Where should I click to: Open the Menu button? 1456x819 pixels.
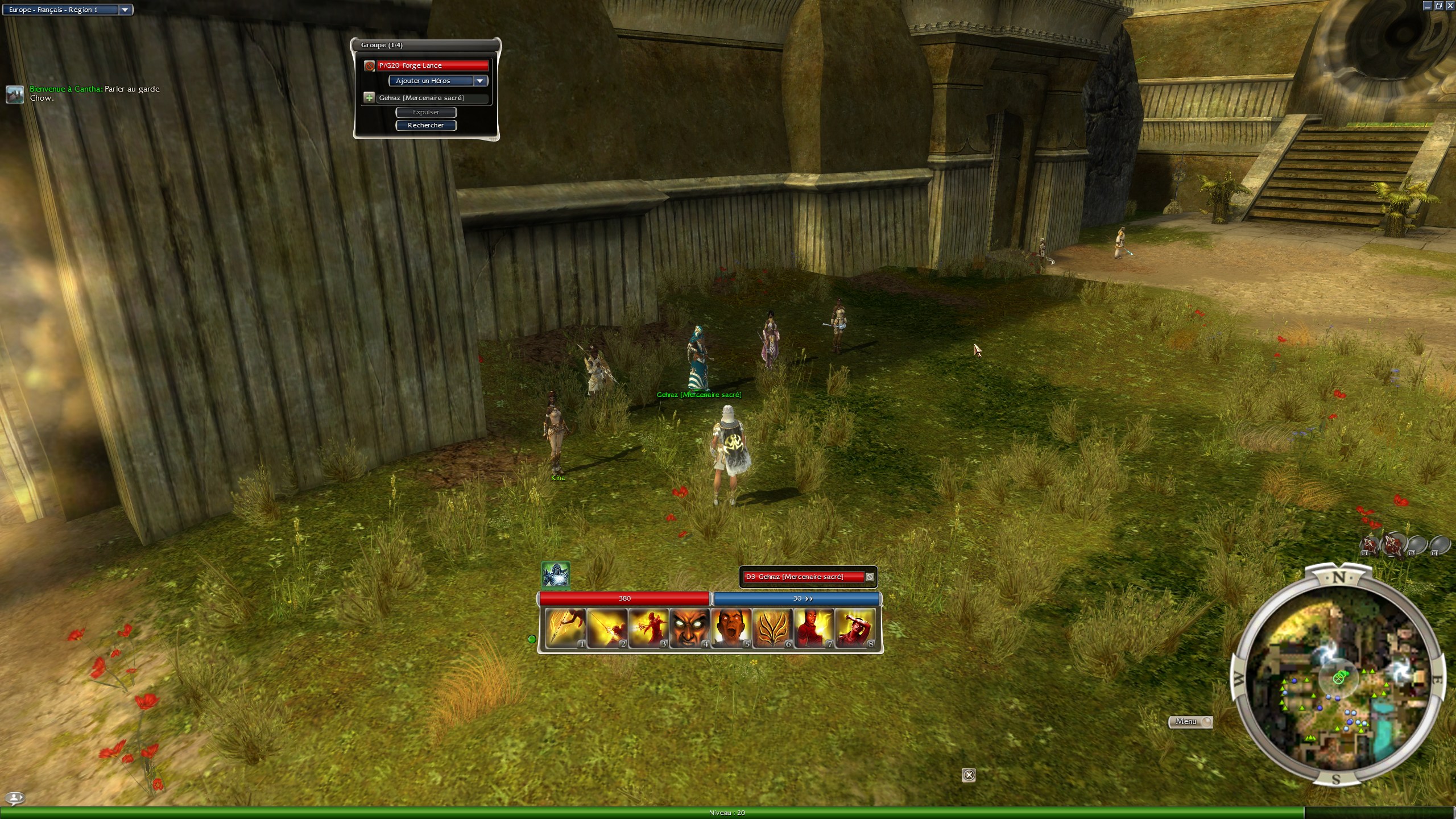point(1189,722)
